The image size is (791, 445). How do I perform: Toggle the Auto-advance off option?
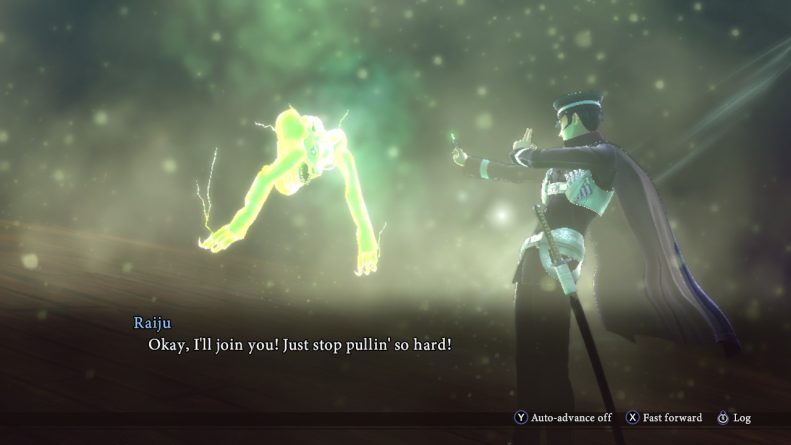(564, 417)
